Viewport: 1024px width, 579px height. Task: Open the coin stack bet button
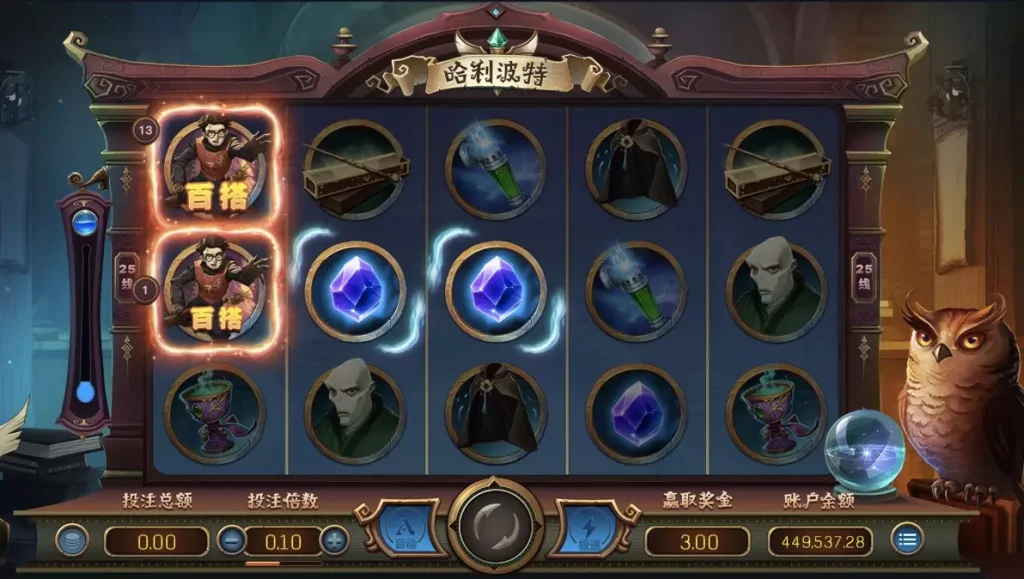click(x=72, y=541)
